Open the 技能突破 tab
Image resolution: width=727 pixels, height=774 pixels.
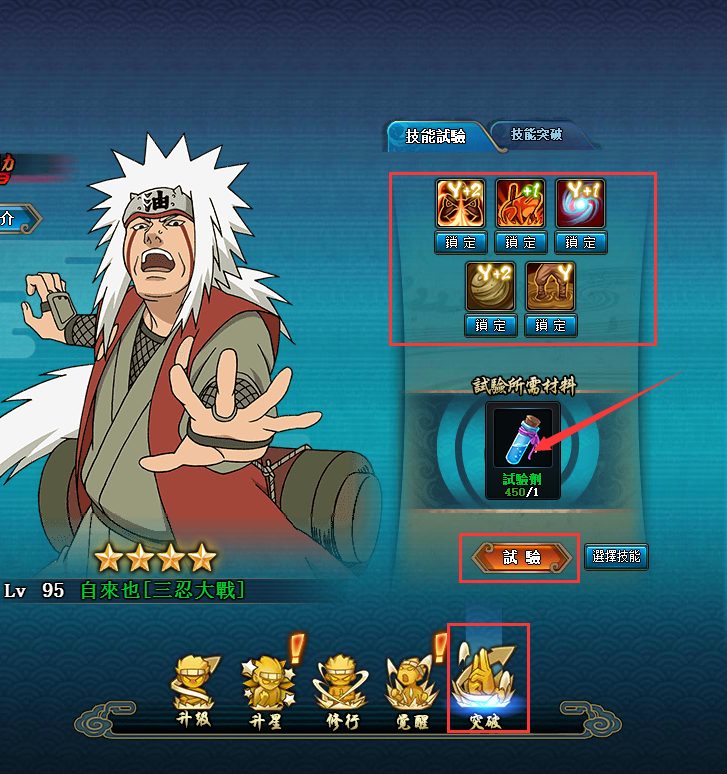(x=535, y=135)
